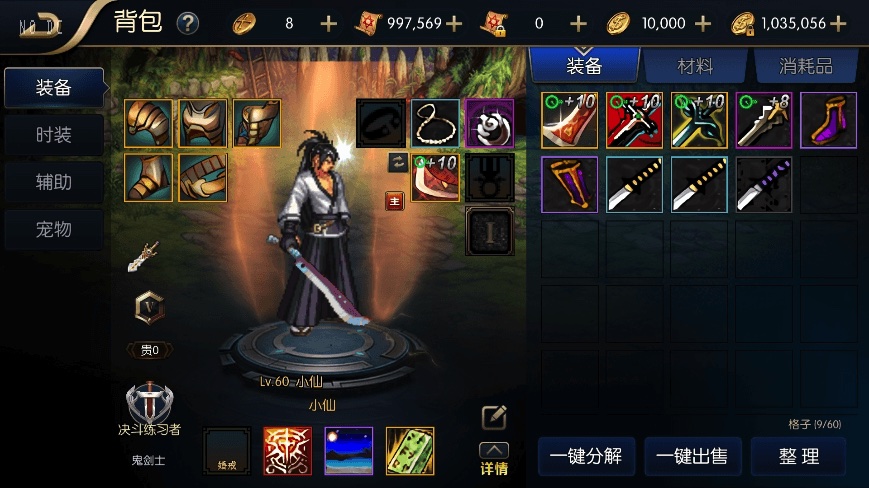Show the 消耗品 inventory tab
This screenshot has width=869, height=488.
806,66
